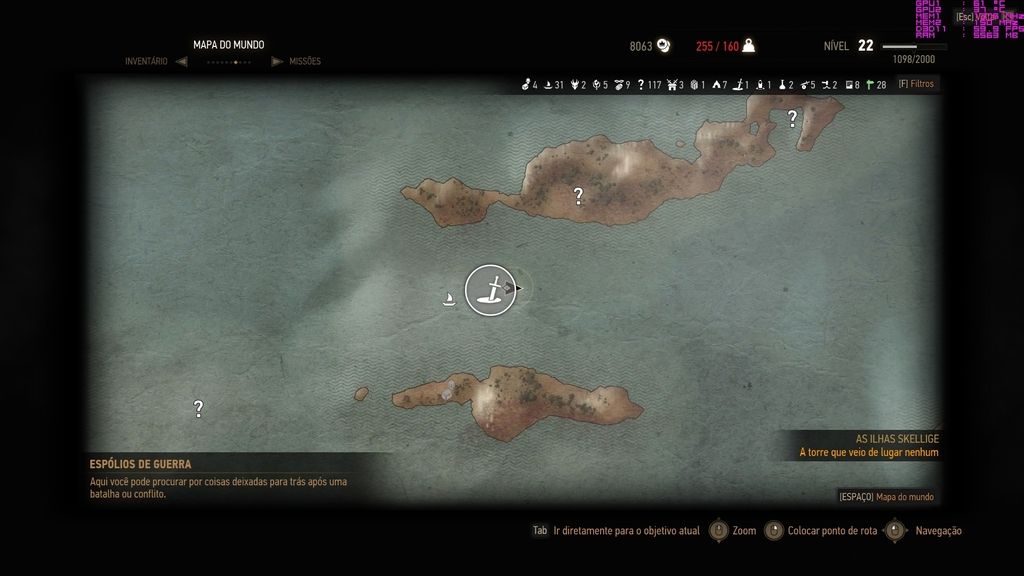Toggle the campfire filter showing 7

(x=719, y=85)
